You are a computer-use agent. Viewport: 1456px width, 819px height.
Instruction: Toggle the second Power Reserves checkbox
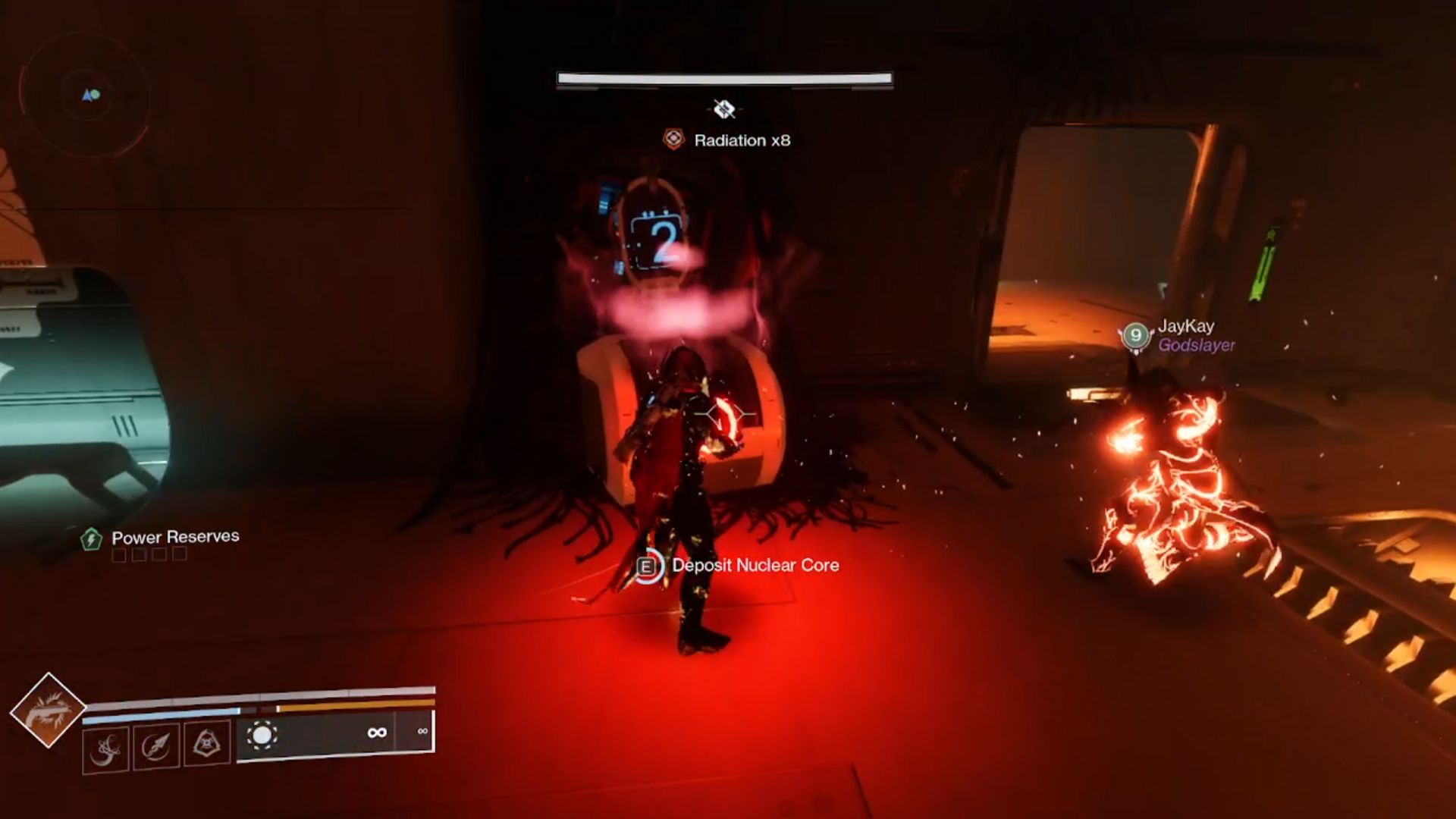coord(139,554)
